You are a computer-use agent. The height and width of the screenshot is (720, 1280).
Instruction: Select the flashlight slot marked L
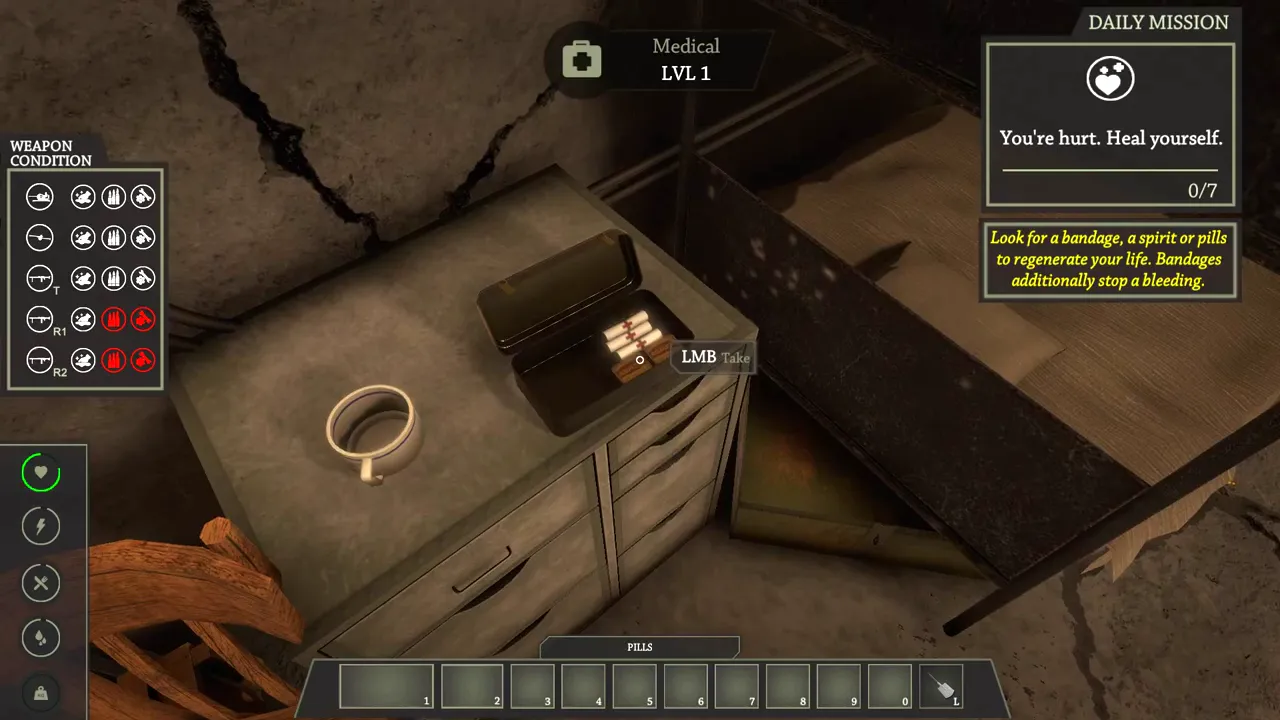[x=941, y=686]
